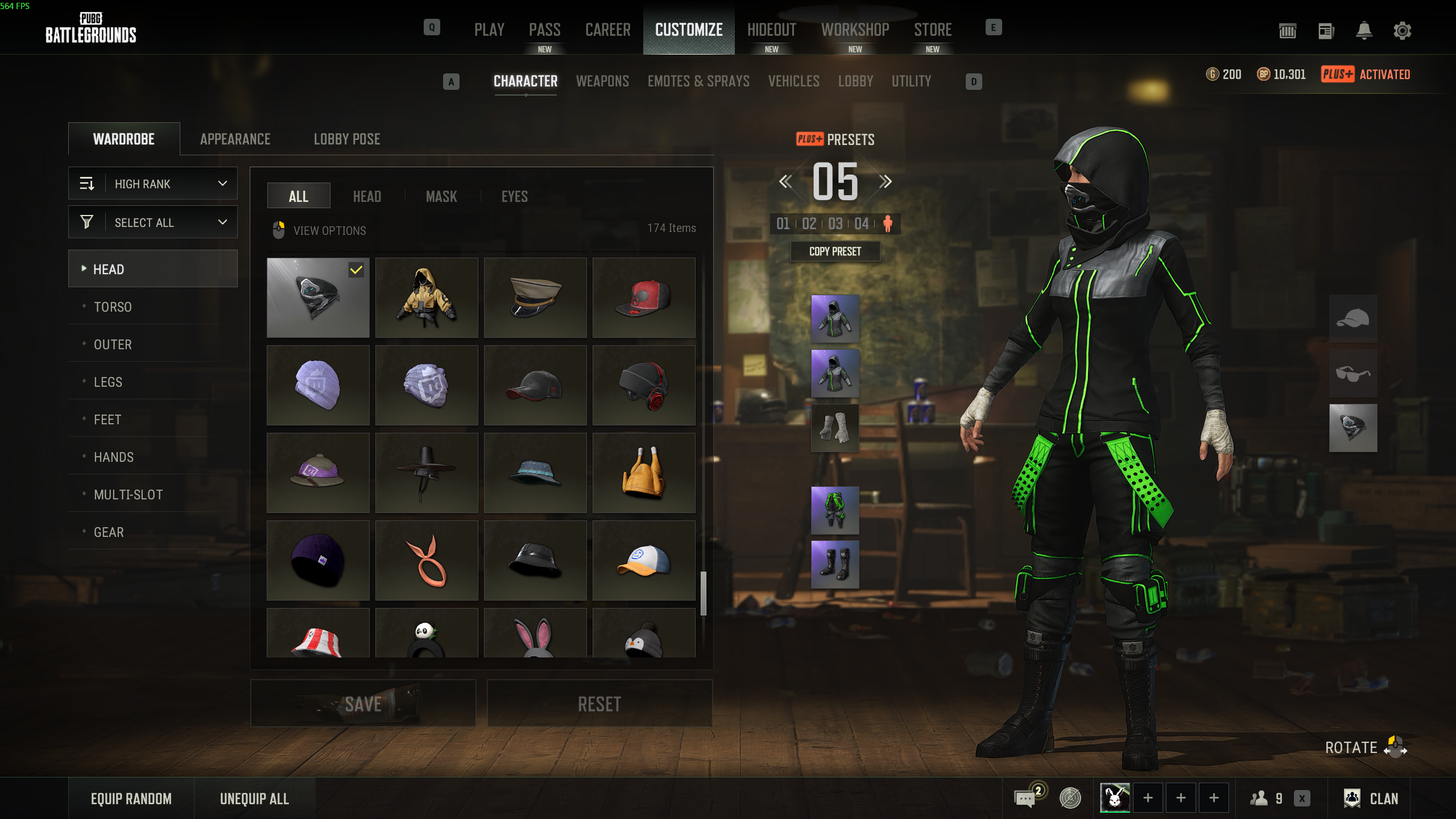
Task: Equip the orange chicken hat
Action: (x=643, y=473)
